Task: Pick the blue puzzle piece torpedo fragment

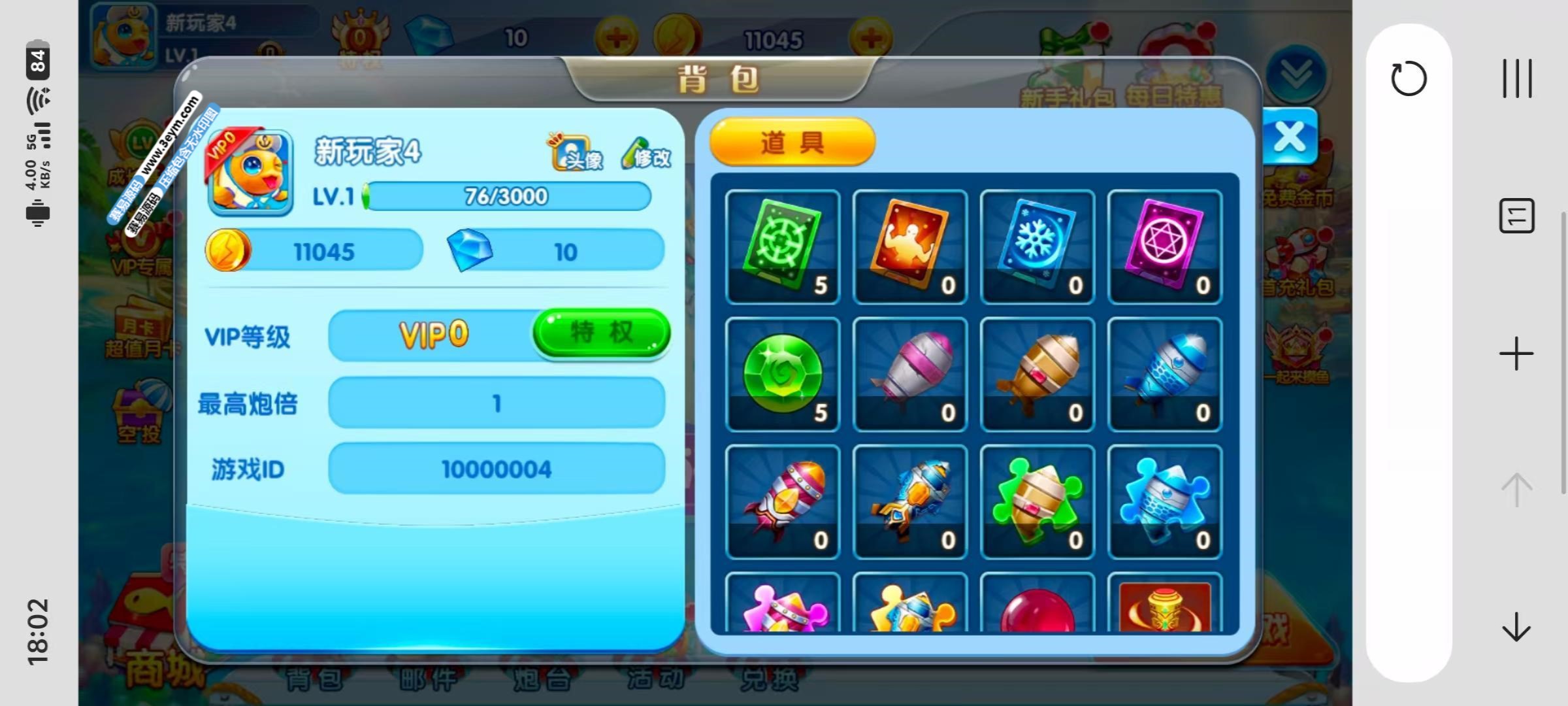Action: [1165, 501]
